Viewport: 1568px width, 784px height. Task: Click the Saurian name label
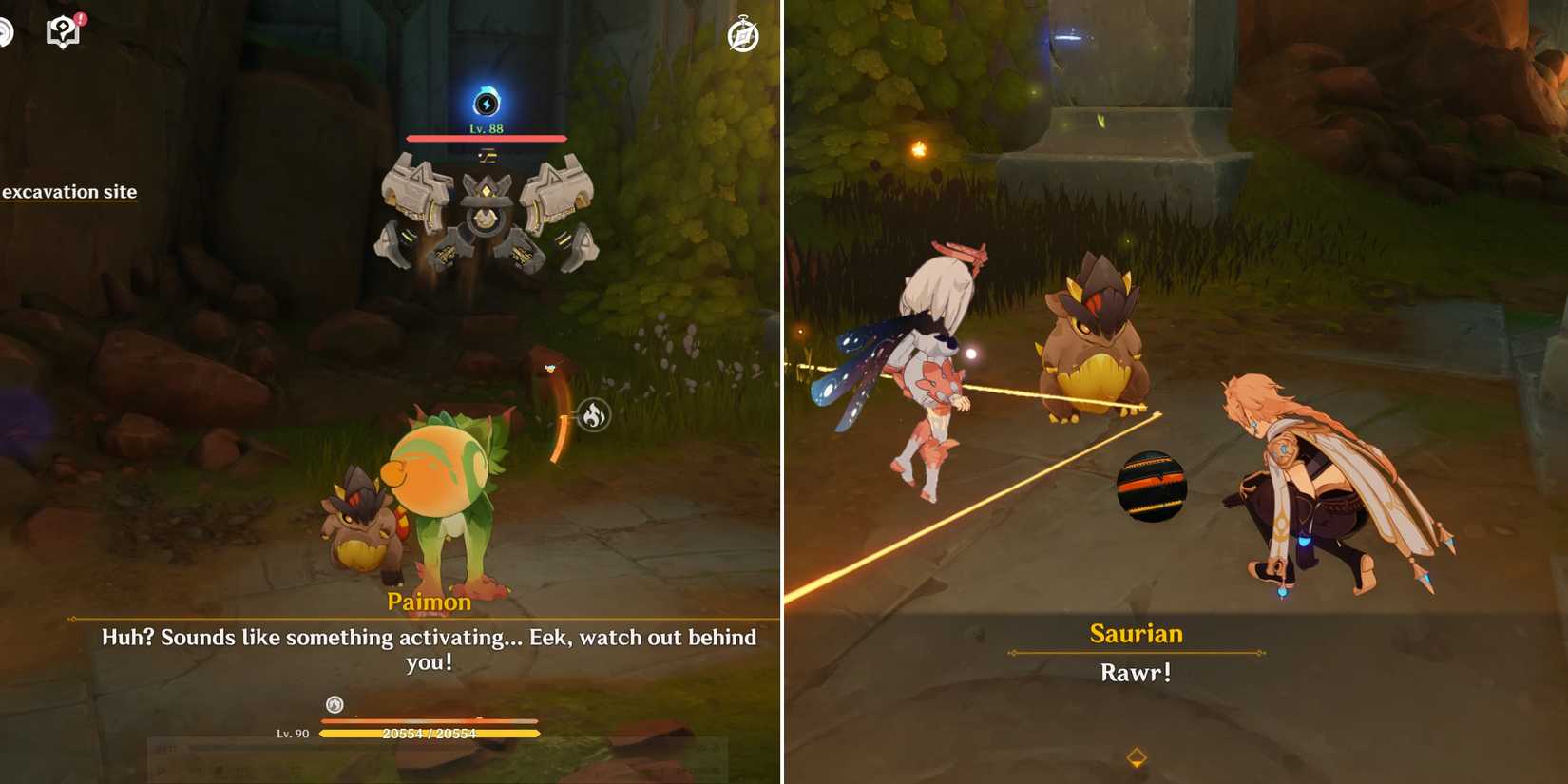click(1136, 633)
